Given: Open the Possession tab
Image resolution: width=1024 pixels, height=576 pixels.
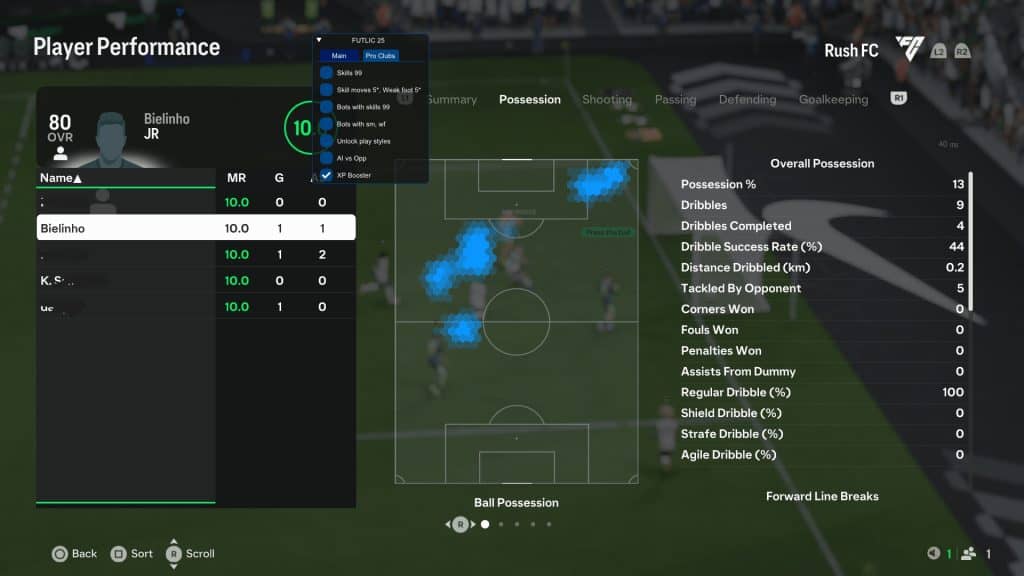Looking at the screenshot, I should coord(529,100).
